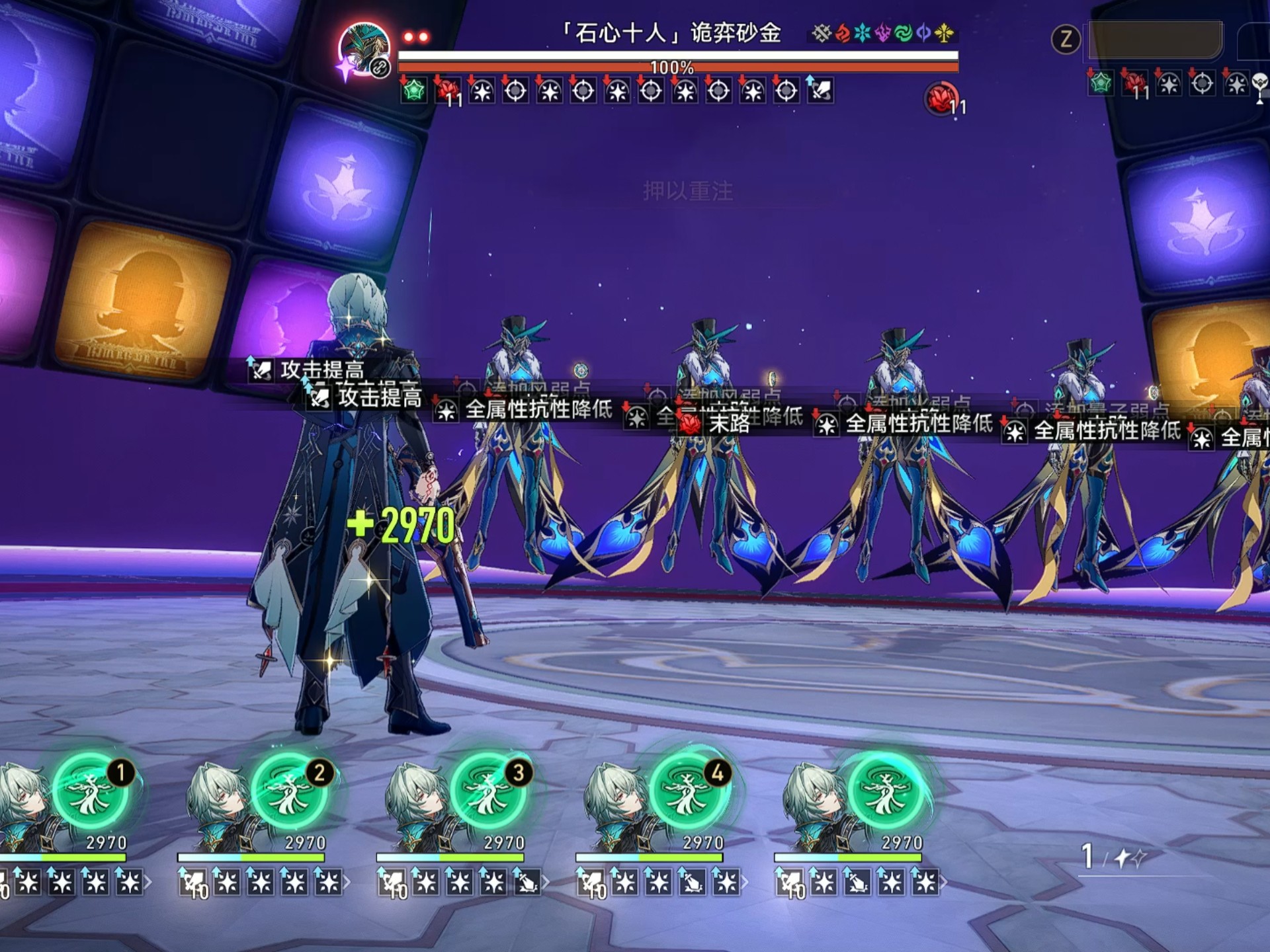Viewport: 1270px width, 952px height.
Task: Open the purple lightning weakness icon
Action: tap(883, 33)
